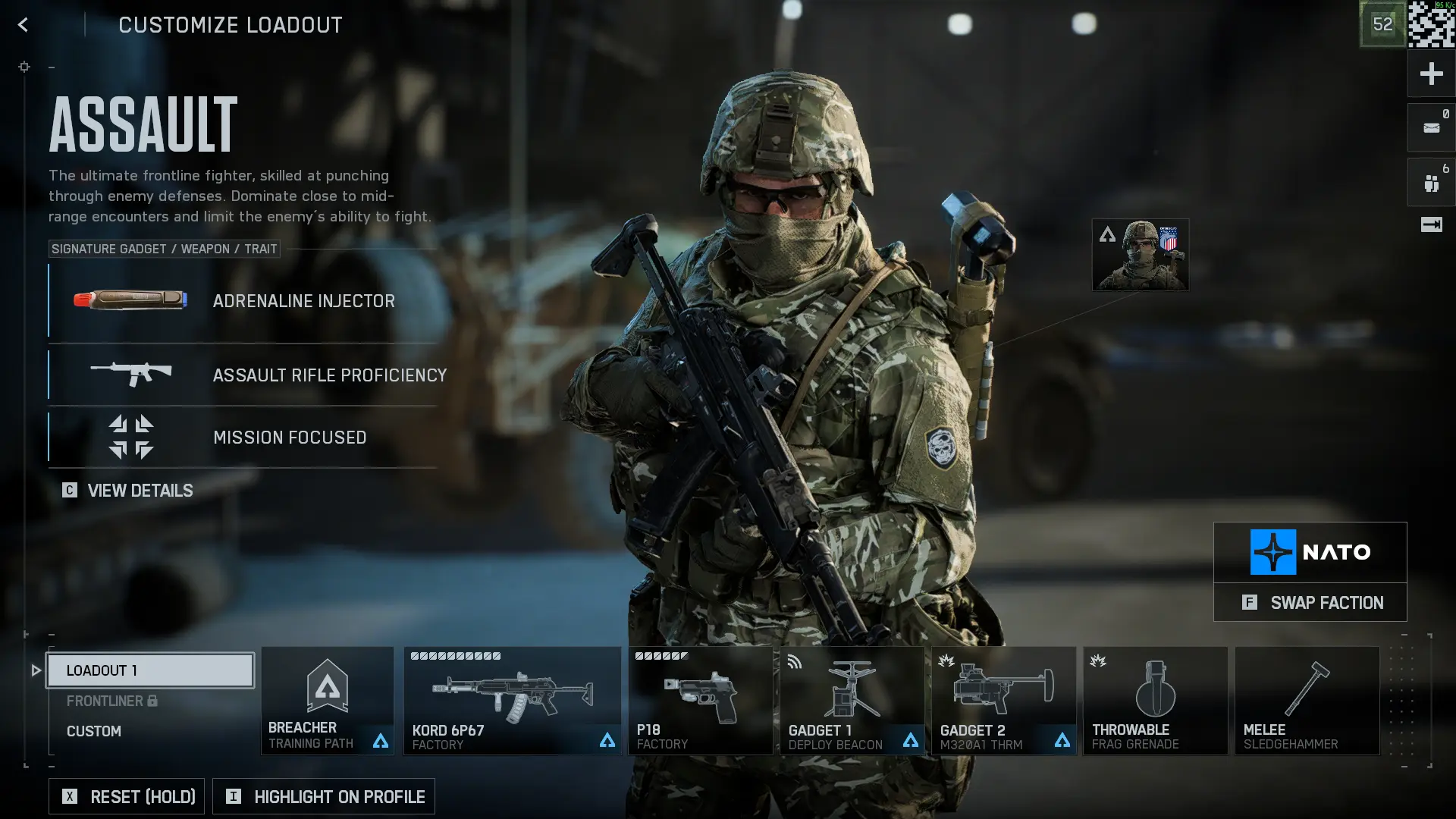Image resolution: width=1456 pixels, height=819 pixels.
Task: Select Gadget 2 M320A1 THRM launcher
Action: 1003,698
